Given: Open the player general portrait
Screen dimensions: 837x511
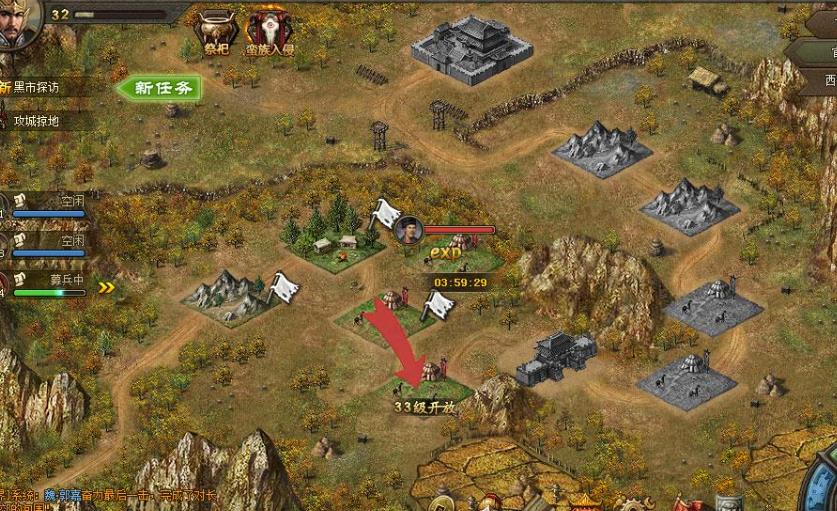Looking at the screenshot, I should pyautogui.click(x=17, y=24).
